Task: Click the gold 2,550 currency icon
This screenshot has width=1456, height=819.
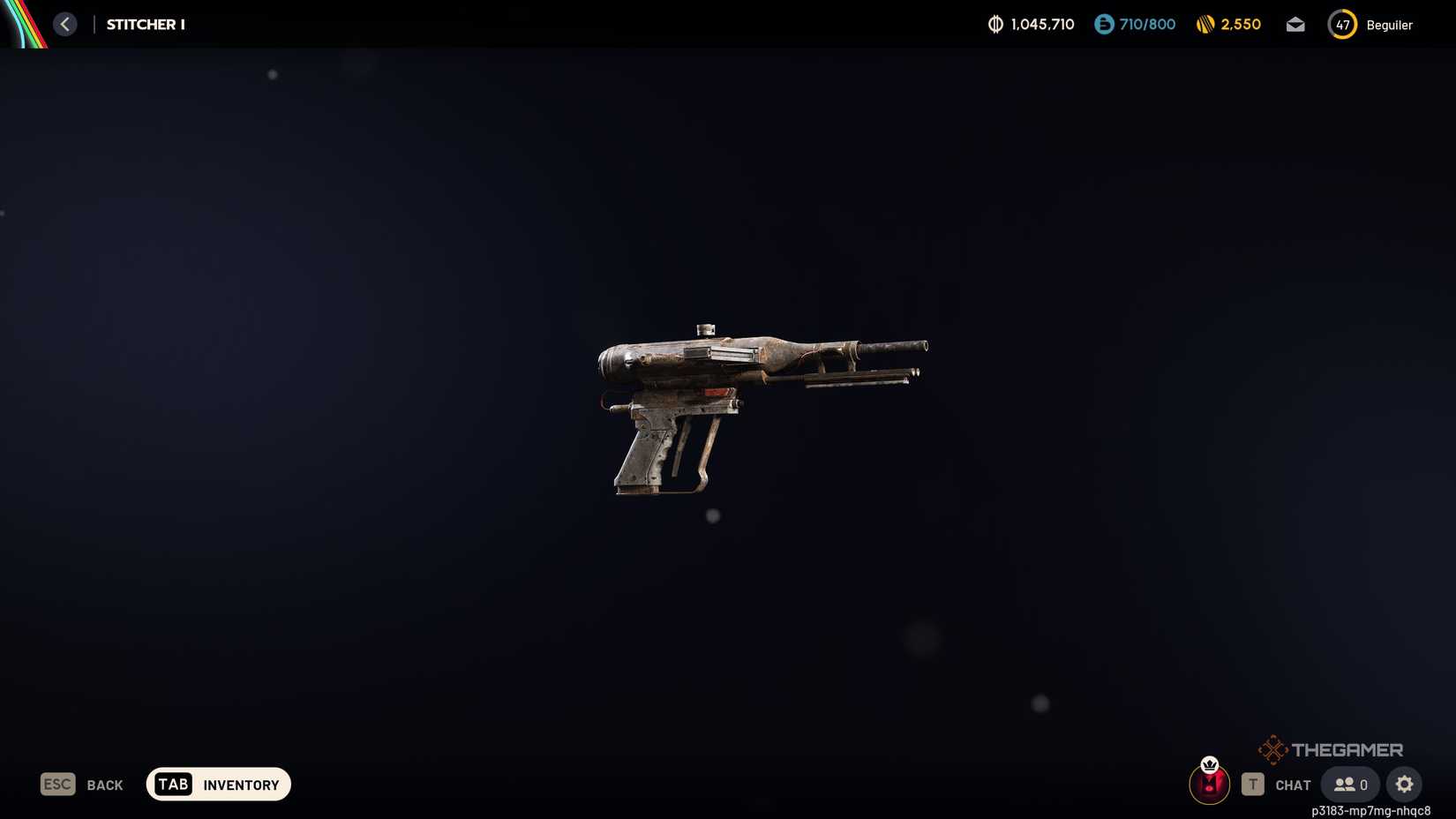Action: pos(1205,24)
